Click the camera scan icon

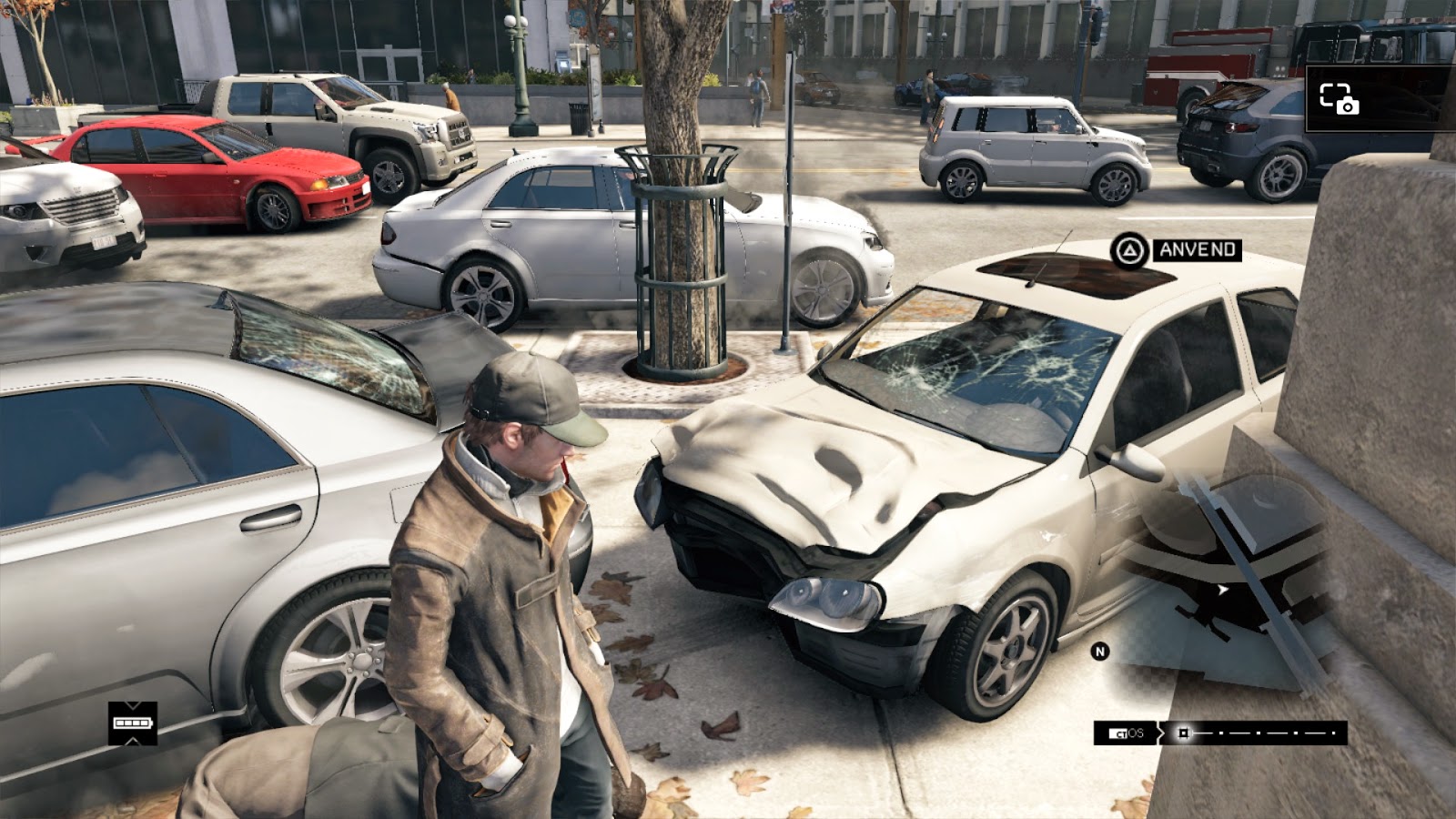1339,98
